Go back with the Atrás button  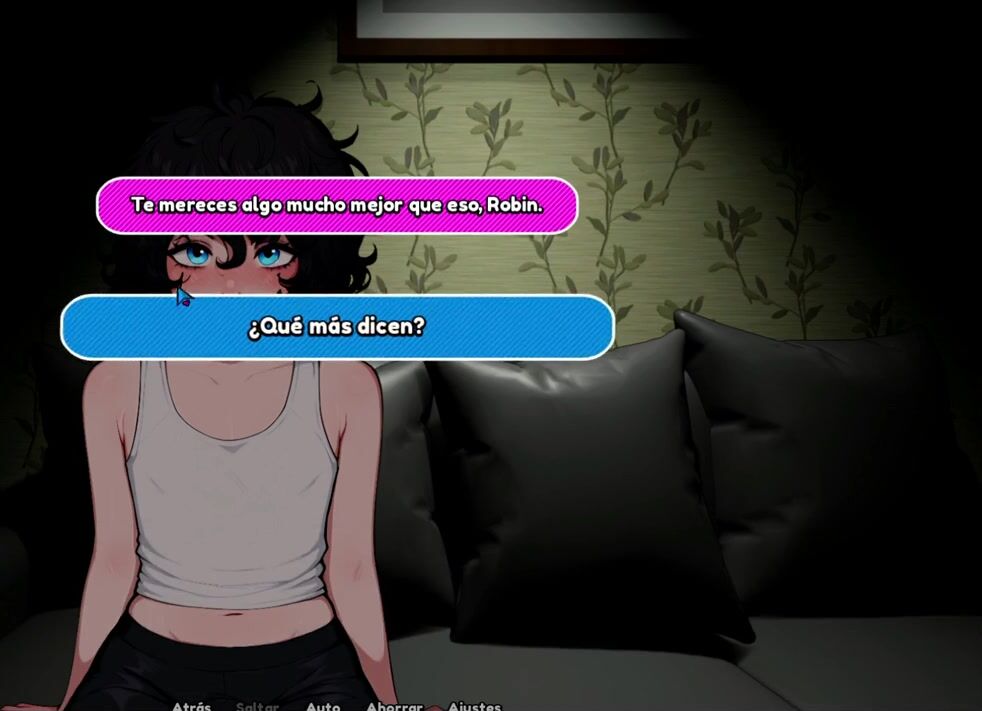(191, 705)
